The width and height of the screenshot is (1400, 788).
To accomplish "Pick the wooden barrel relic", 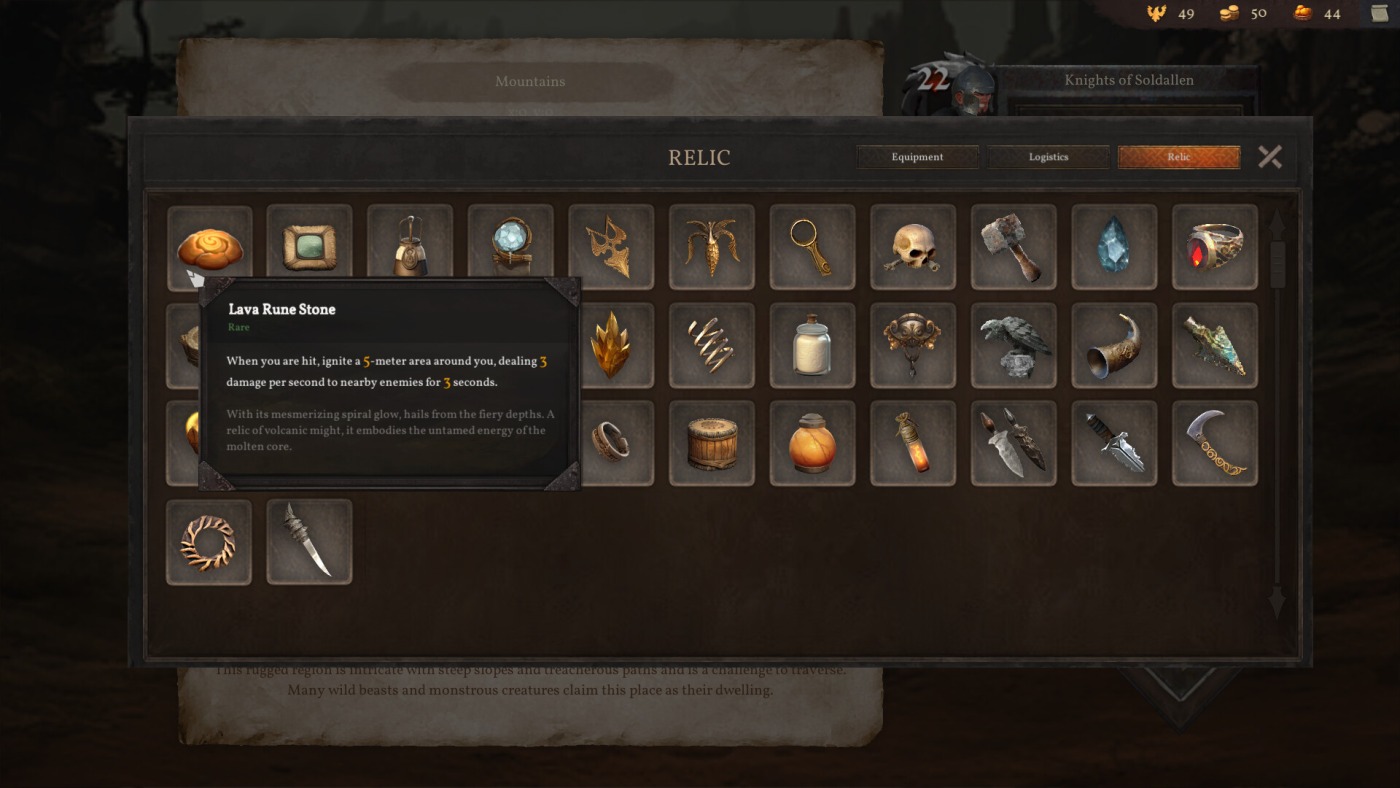I will pyautogui.click(x=712, y=443).
